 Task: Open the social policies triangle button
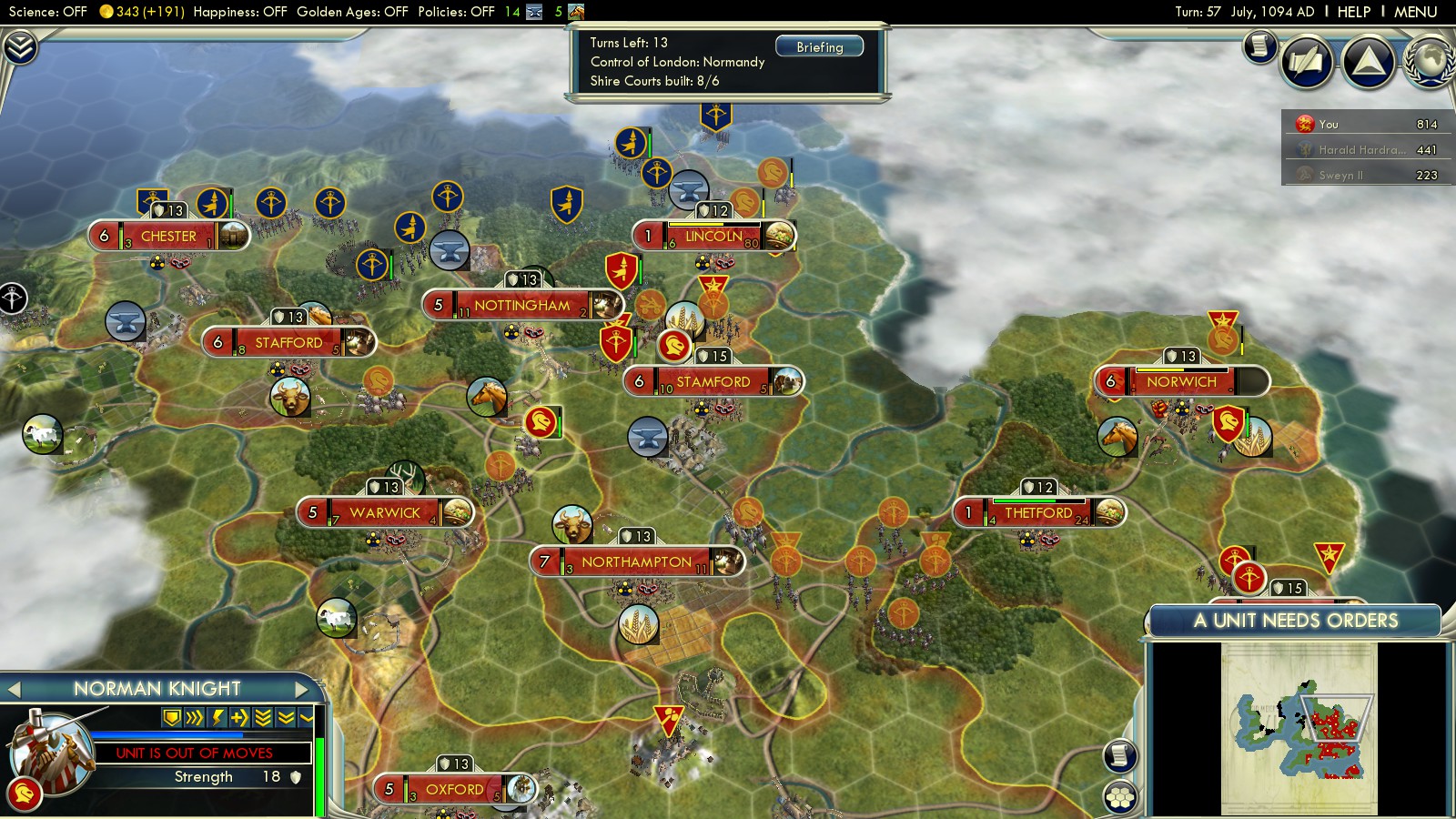pyautogui.click(x=1368, y=62)
